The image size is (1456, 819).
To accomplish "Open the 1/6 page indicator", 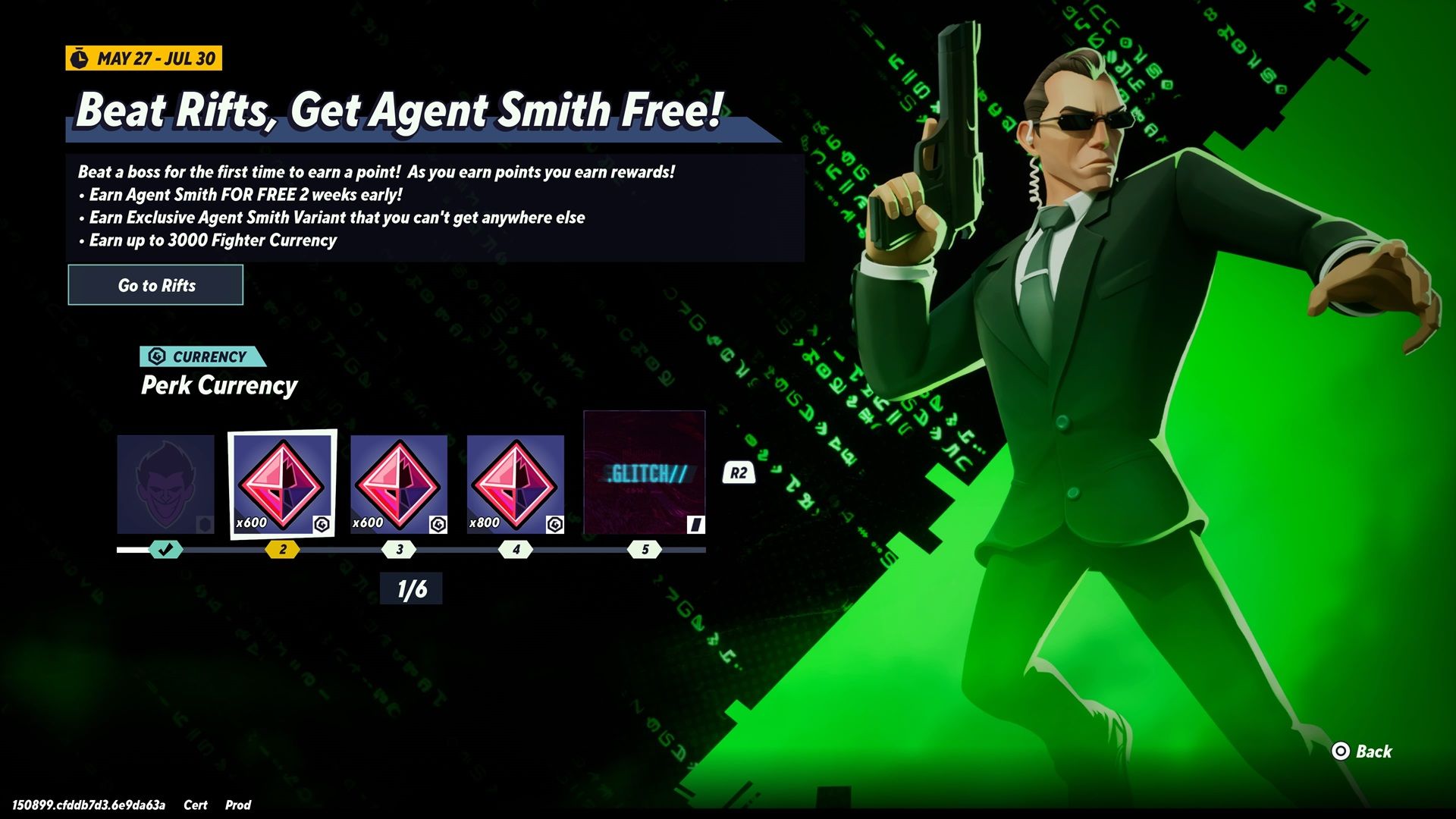I will click(x=412, y=588).
